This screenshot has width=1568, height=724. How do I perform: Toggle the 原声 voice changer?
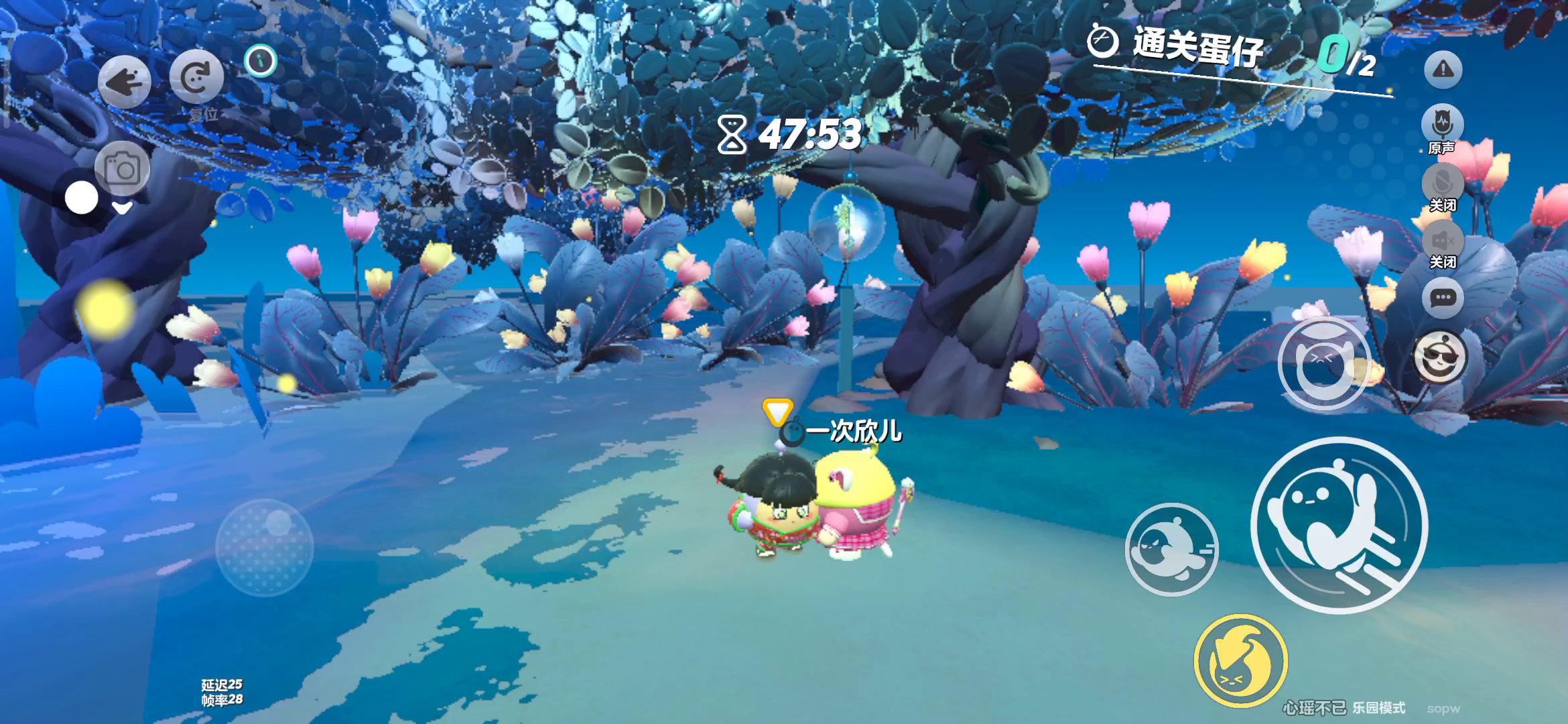(x=1442, y=125)
